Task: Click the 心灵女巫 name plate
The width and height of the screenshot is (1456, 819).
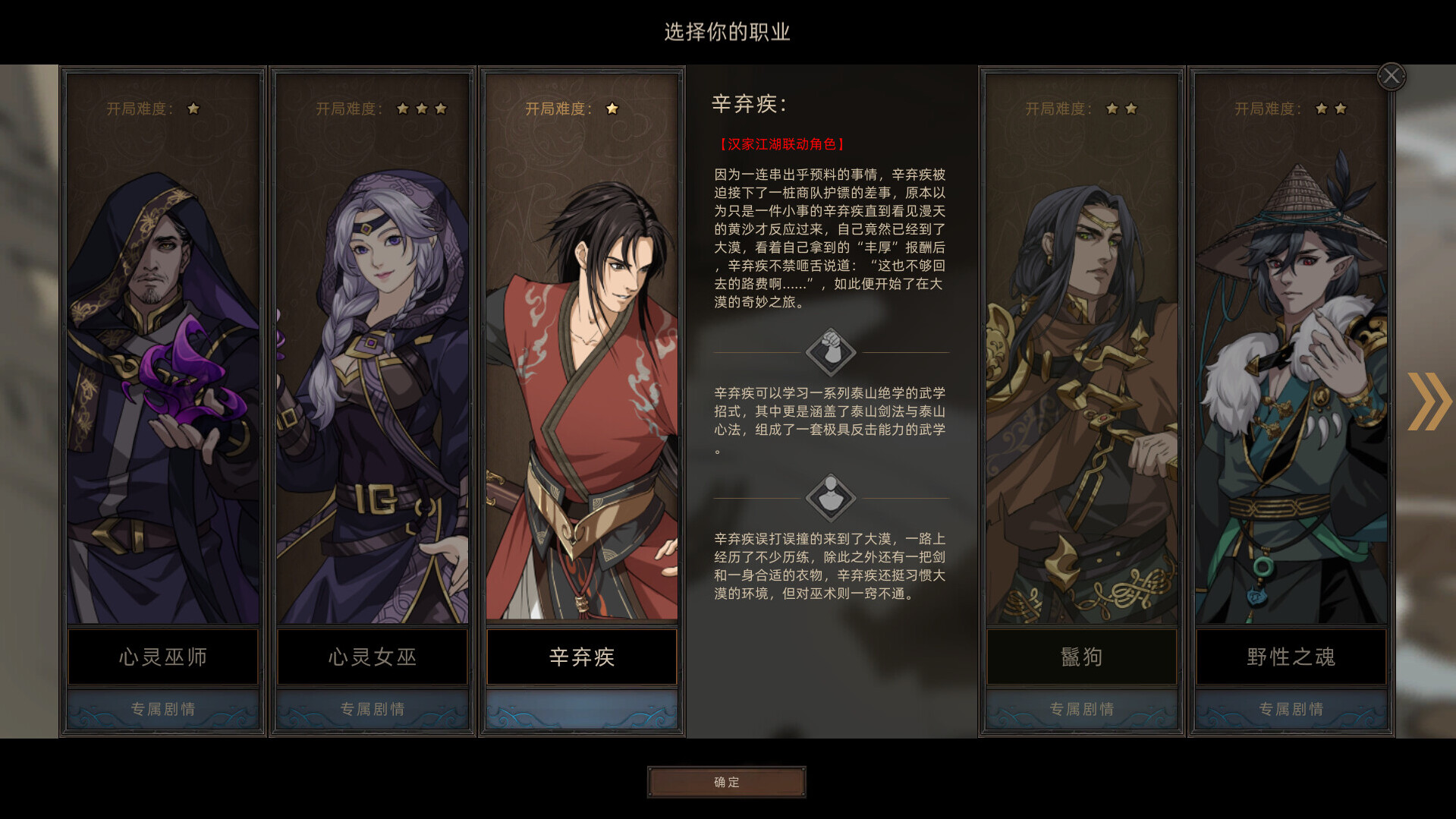Action: pos(373,657)
